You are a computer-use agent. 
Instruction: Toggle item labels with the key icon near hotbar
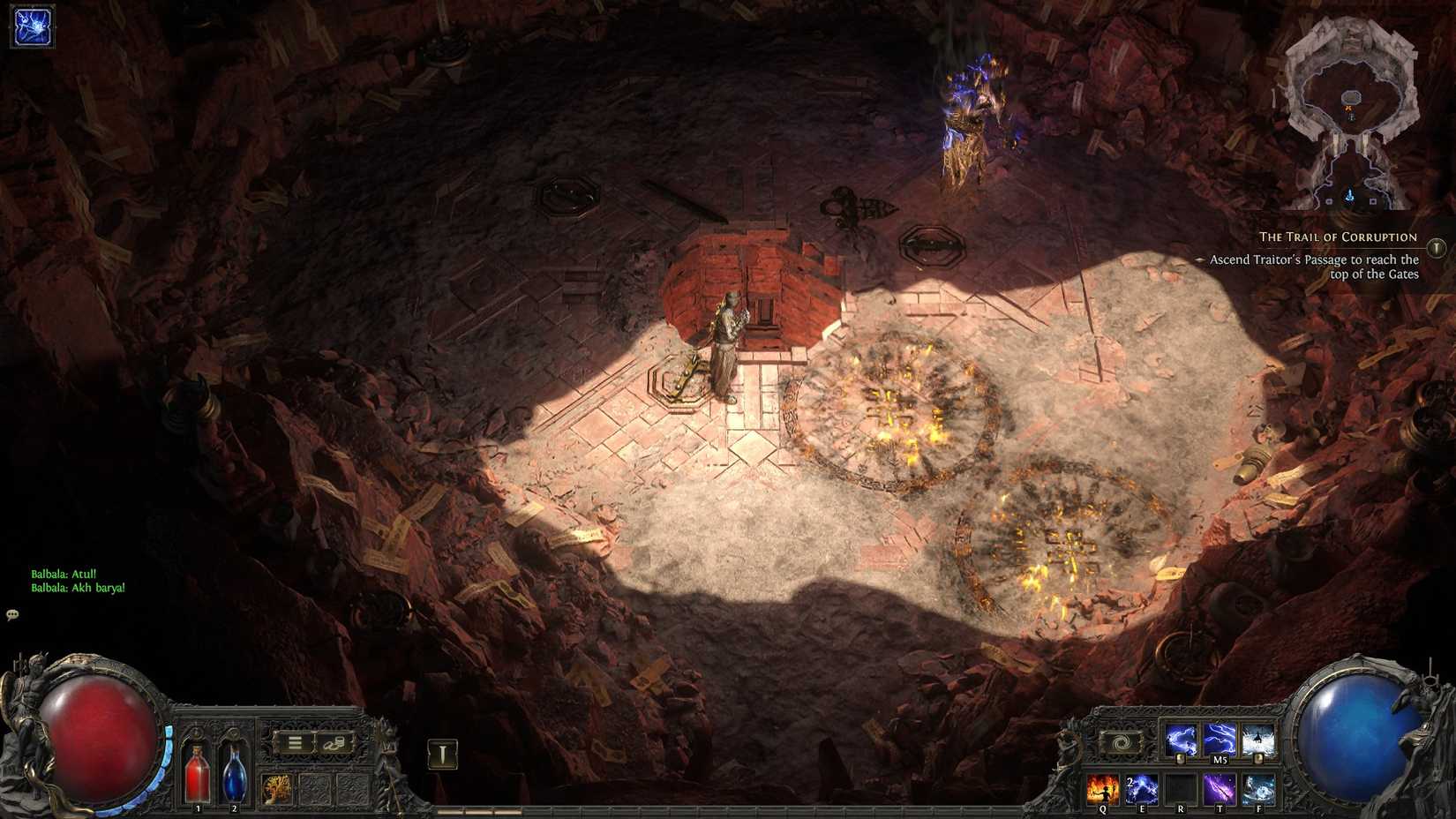click(441, 755)
